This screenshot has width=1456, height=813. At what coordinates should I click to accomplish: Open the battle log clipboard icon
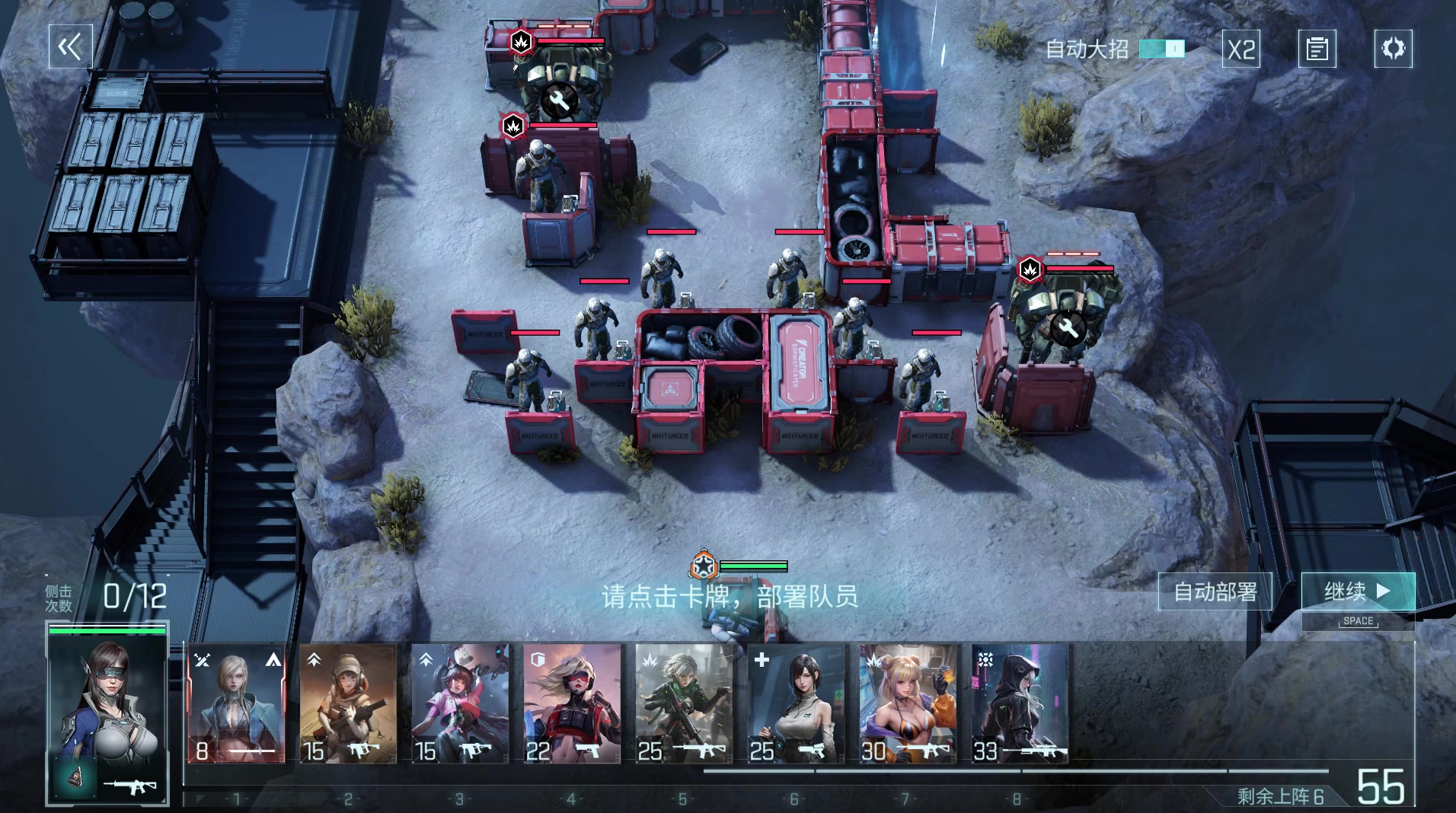(1317, 49)
